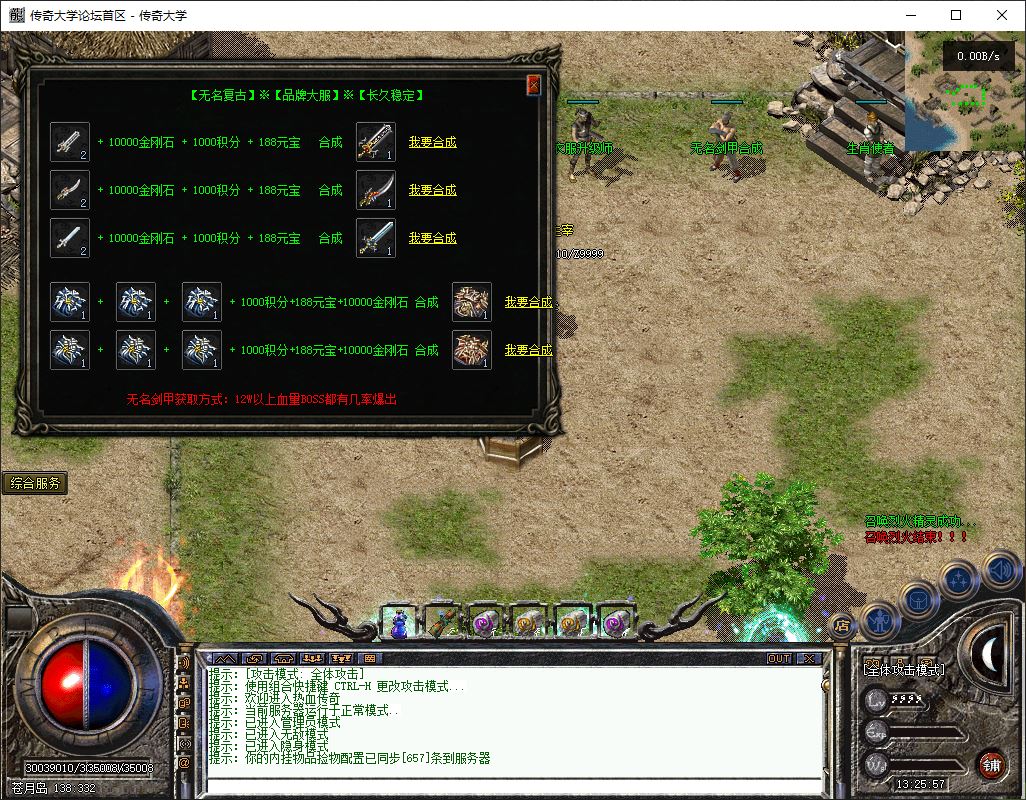1026x800 pixels.
Task: Open the 店 shop button
Action: pos(842,626)
